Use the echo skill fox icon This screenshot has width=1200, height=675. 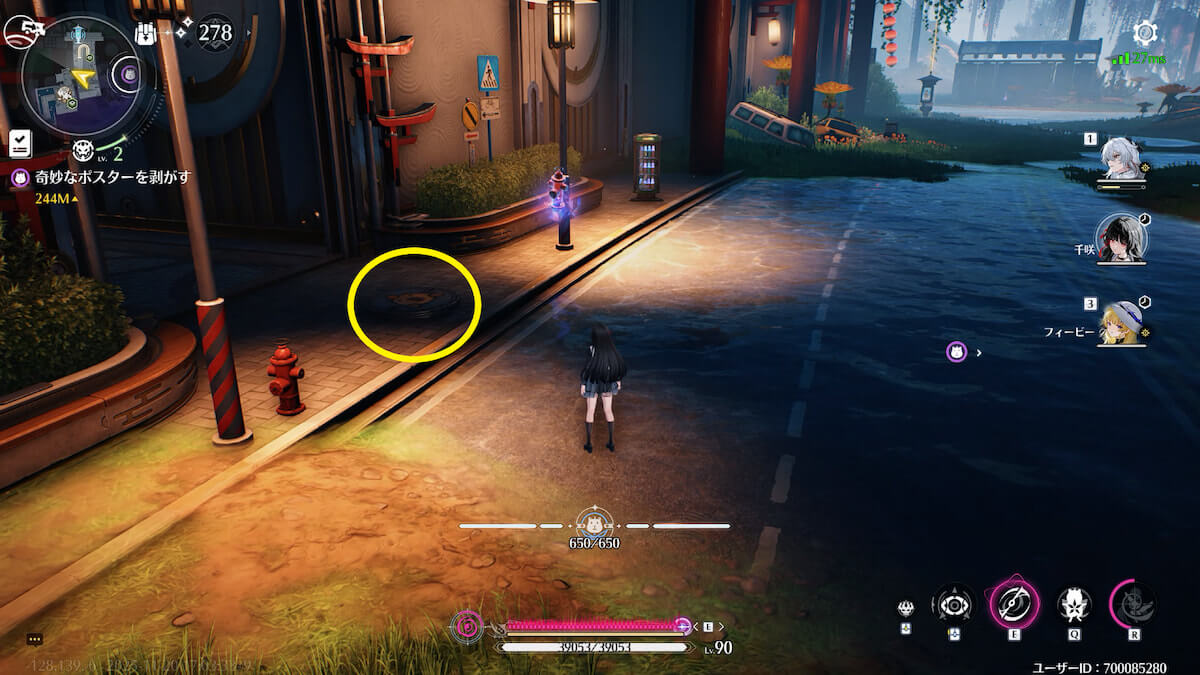(x=1075, y=605)
